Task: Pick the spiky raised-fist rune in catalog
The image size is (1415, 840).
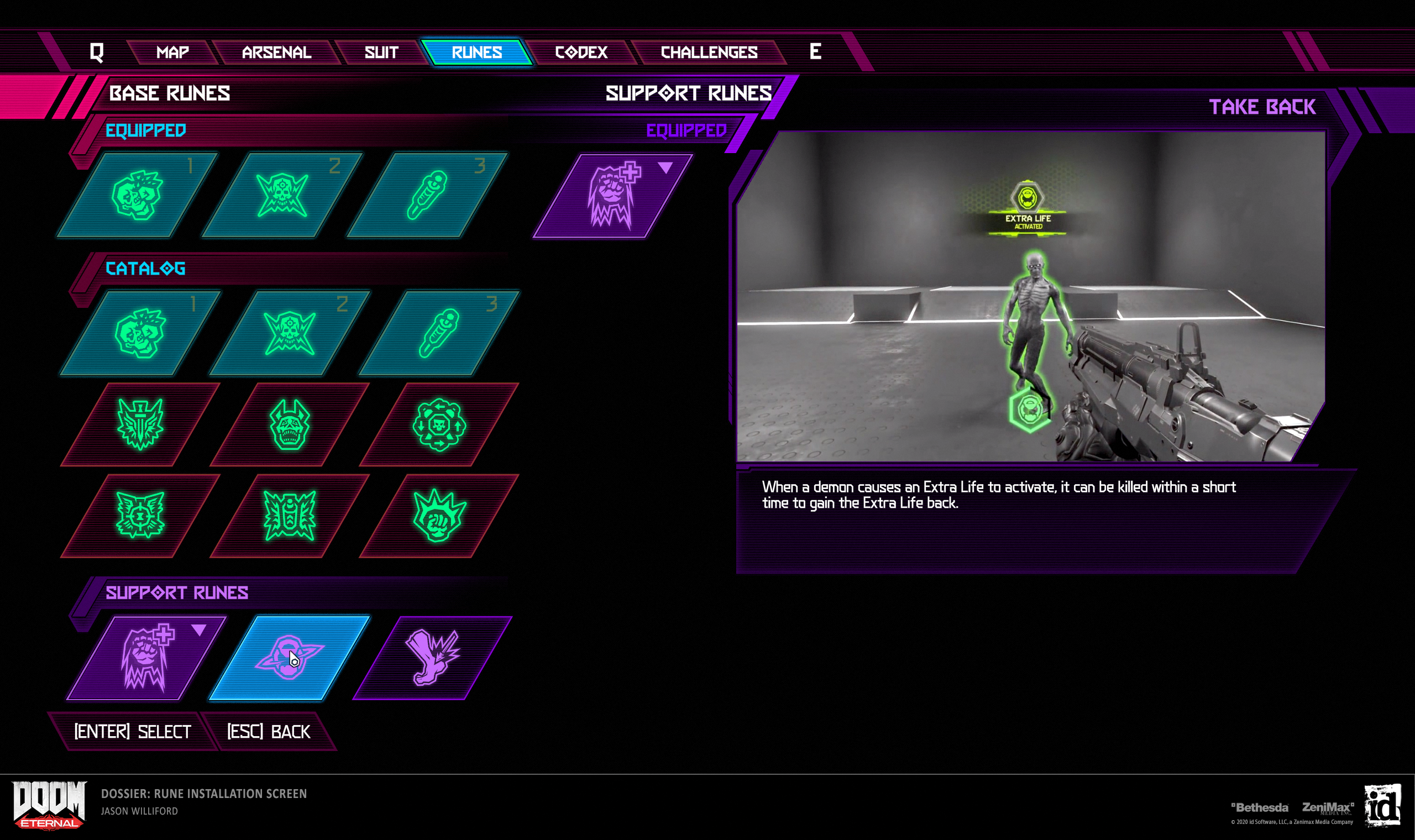Action: [439, 516]
